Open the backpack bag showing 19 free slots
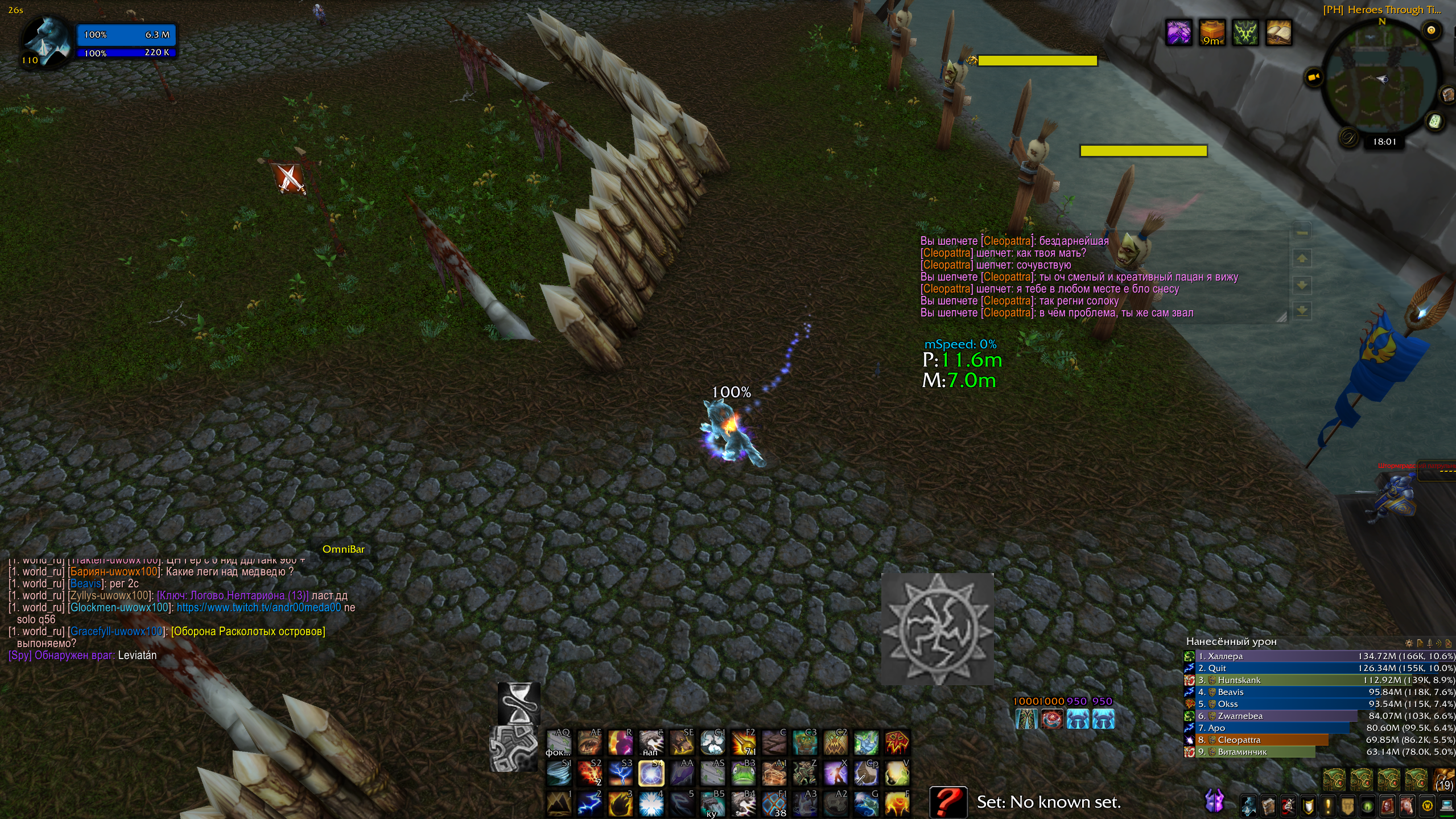 tap(1444, 780)
